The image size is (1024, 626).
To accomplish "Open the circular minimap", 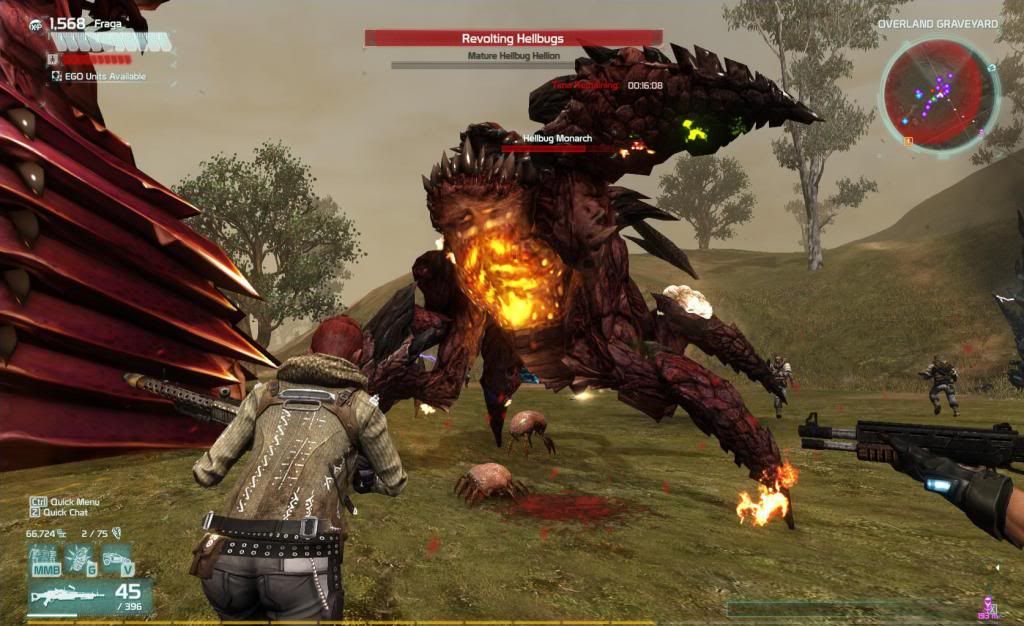I will (938, 93).
